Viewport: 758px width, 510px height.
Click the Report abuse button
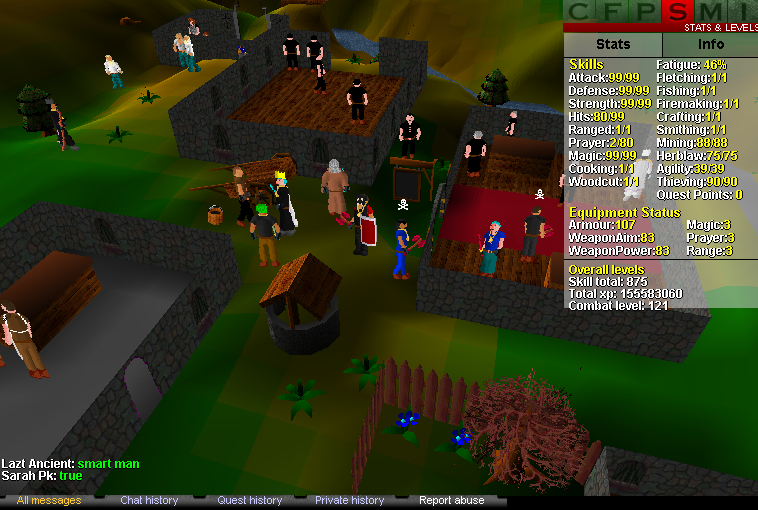pos(451,500)
